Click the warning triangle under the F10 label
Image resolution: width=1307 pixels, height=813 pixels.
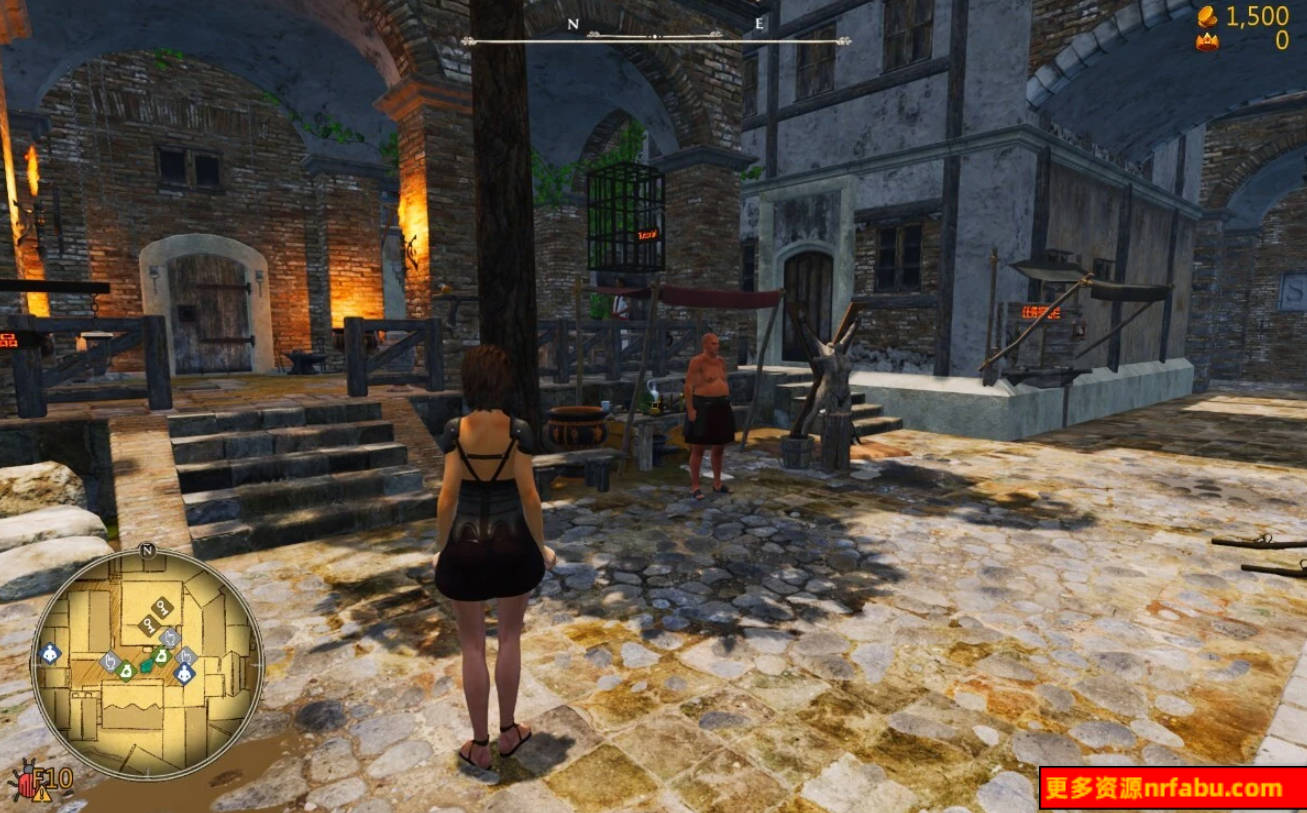tap(42, 795)
